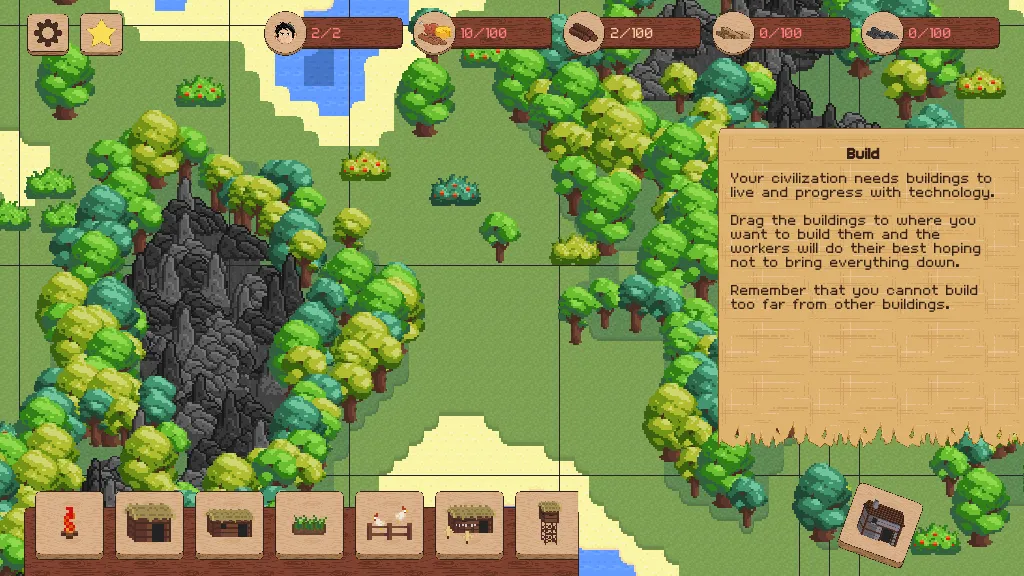Viewport: 1024px width, 576px height.
Task: Pick the watchtower building tile
Action: (x=546, y=523)
